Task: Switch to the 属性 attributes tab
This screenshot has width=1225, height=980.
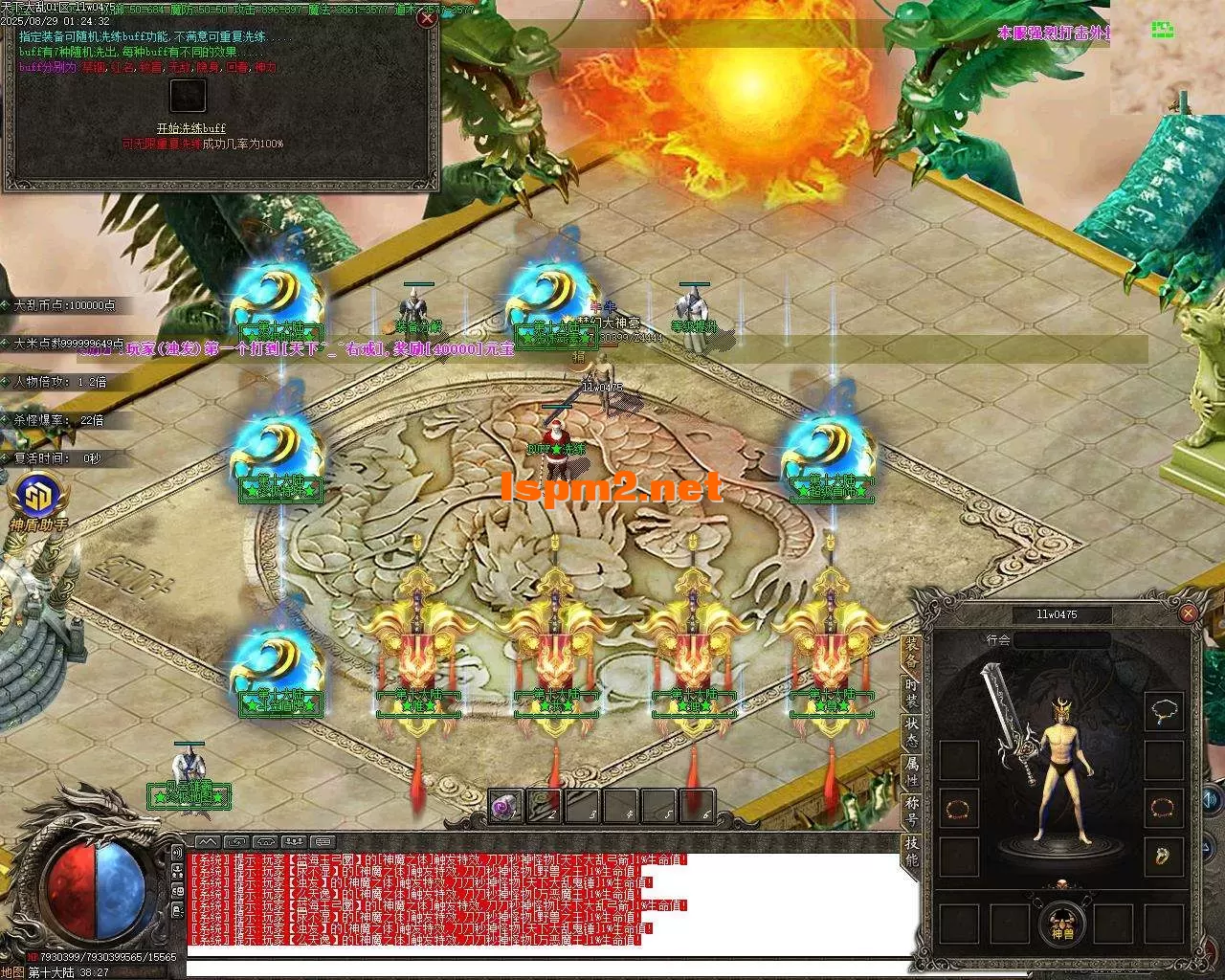Action: (910, 773)
